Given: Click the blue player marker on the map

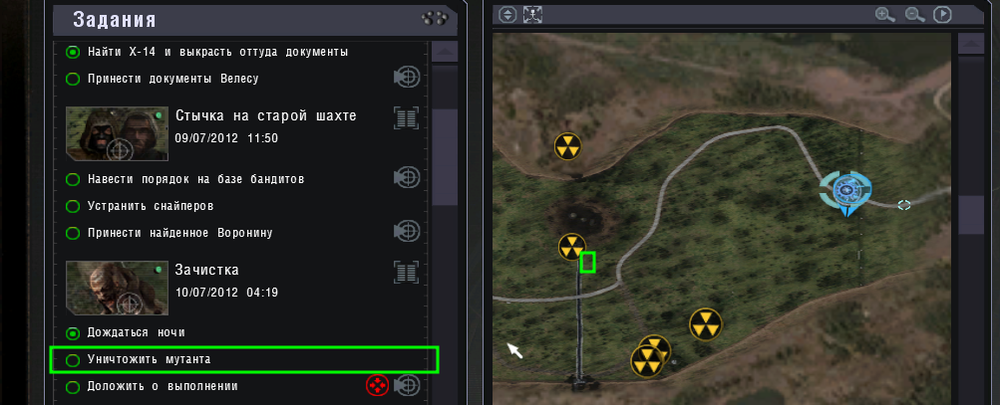Looking at the screenshot, I should click(x=846, y=189).
